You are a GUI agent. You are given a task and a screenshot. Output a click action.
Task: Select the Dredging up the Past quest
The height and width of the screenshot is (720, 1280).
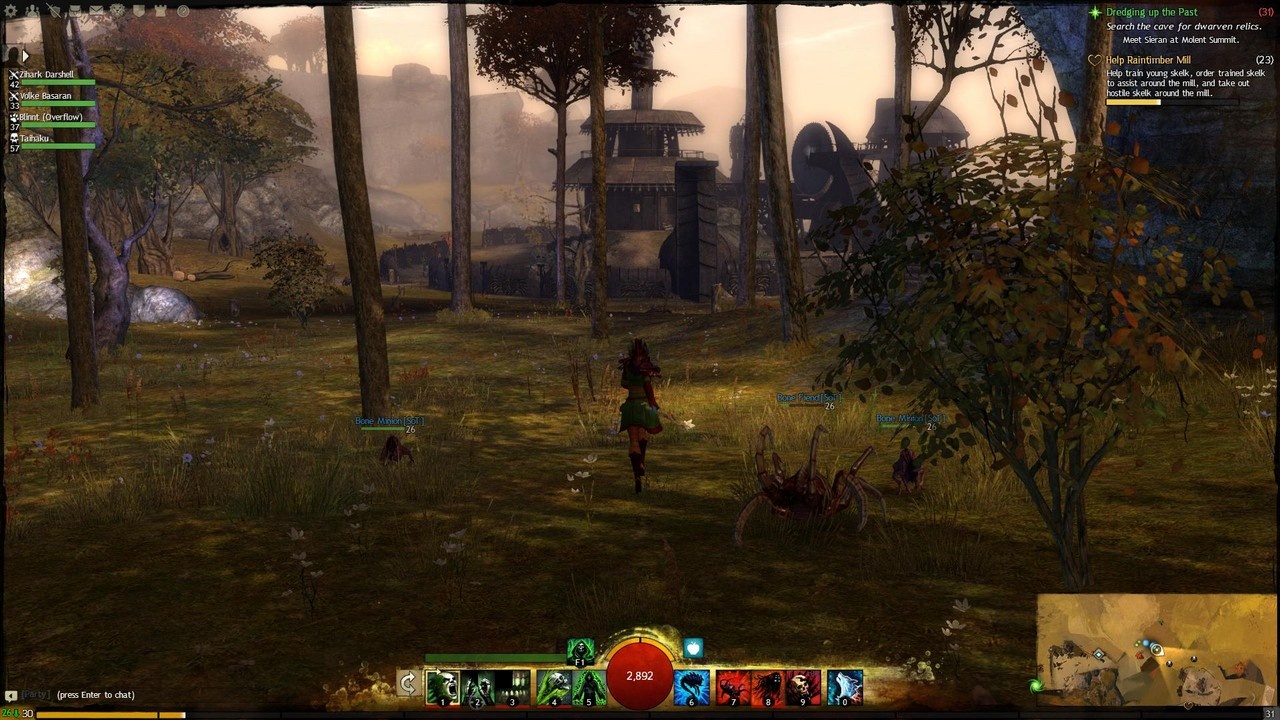click(x=1151, y=13)
